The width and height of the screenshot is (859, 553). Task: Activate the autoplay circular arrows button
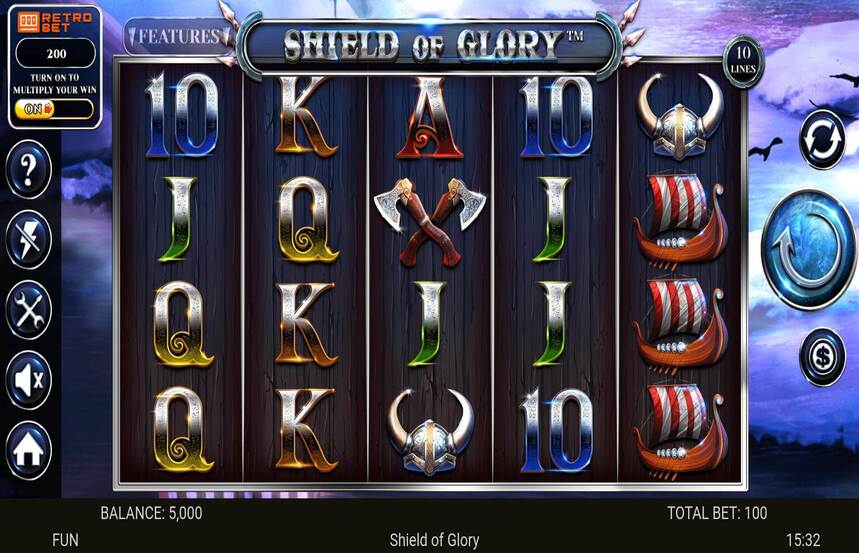tap(822, 139)
